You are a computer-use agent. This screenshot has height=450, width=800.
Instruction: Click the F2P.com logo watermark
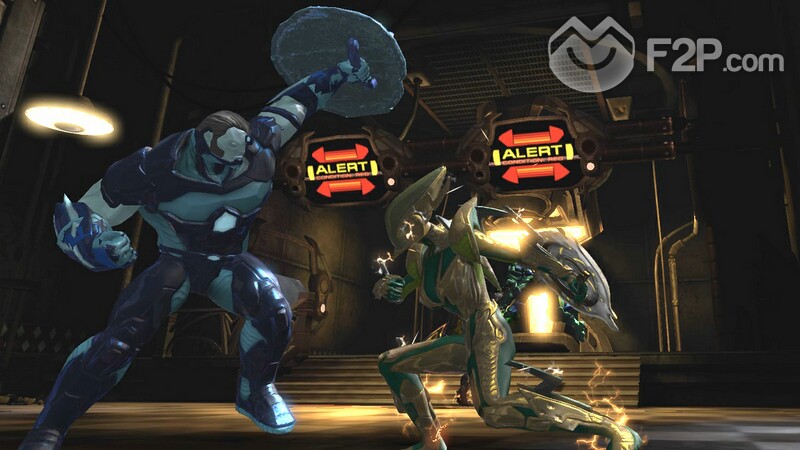pyautogui.click(x=665, y=54)
